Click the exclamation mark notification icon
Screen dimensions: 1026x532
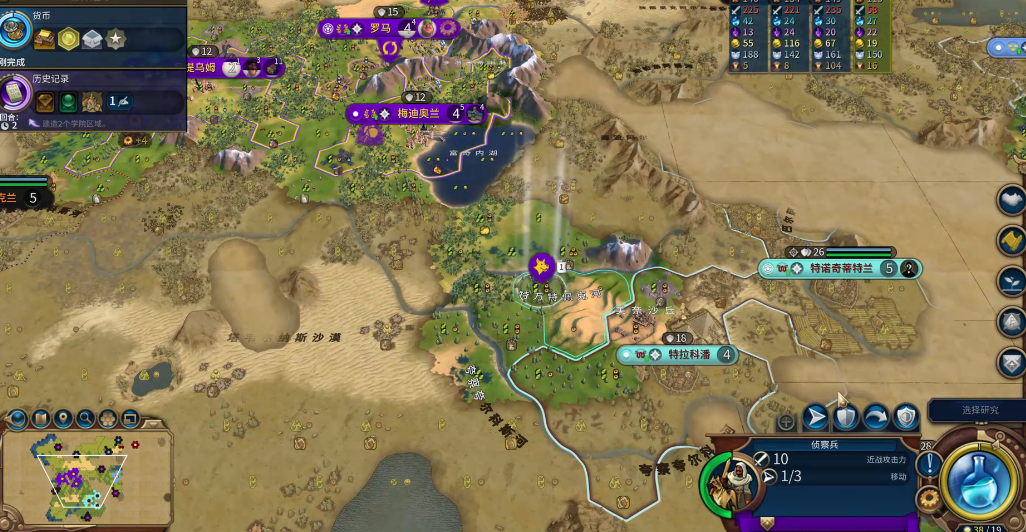(x=929, y=464)
